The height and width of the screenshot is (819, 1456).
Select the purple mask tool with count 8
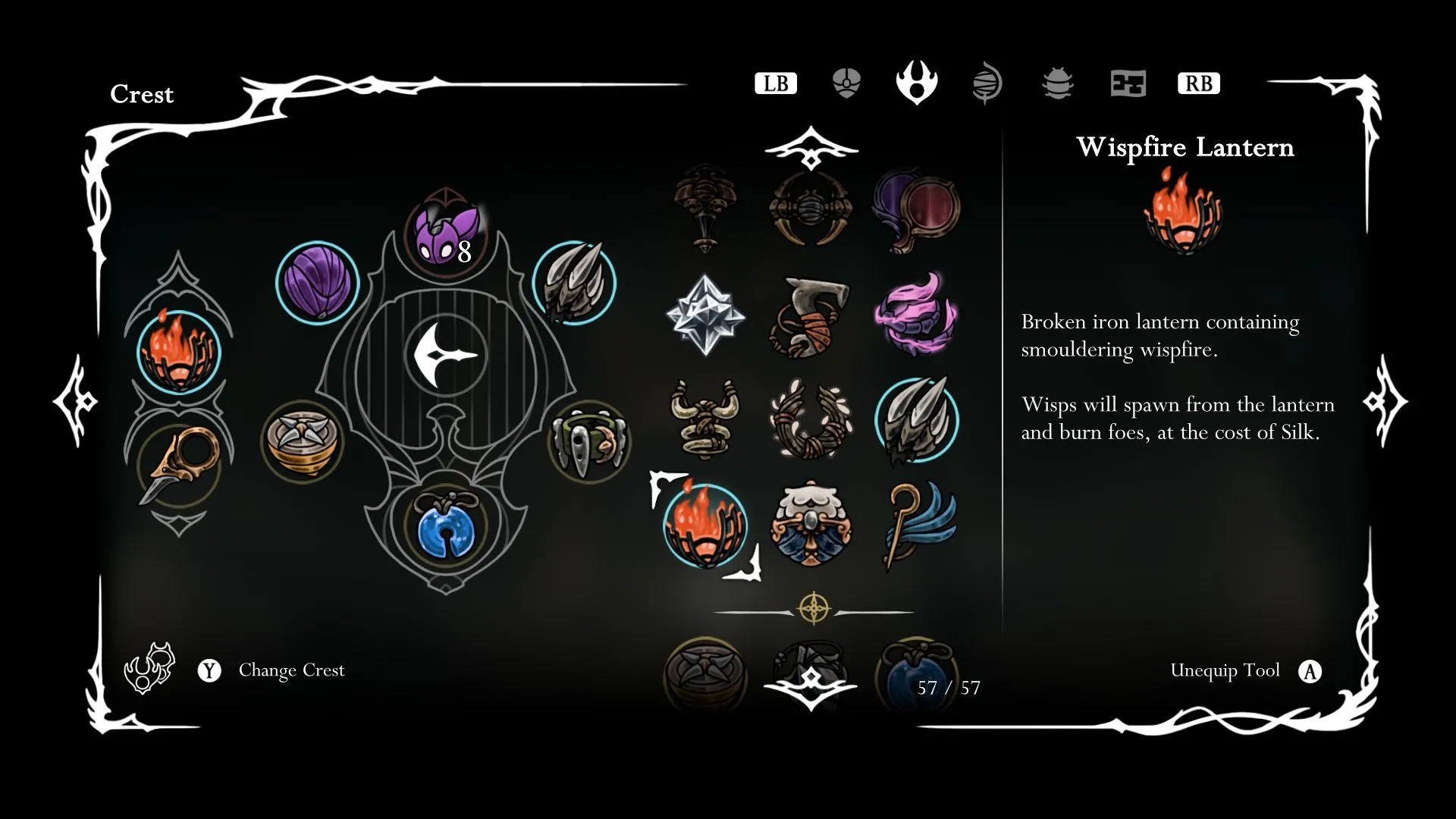[447, 235]
